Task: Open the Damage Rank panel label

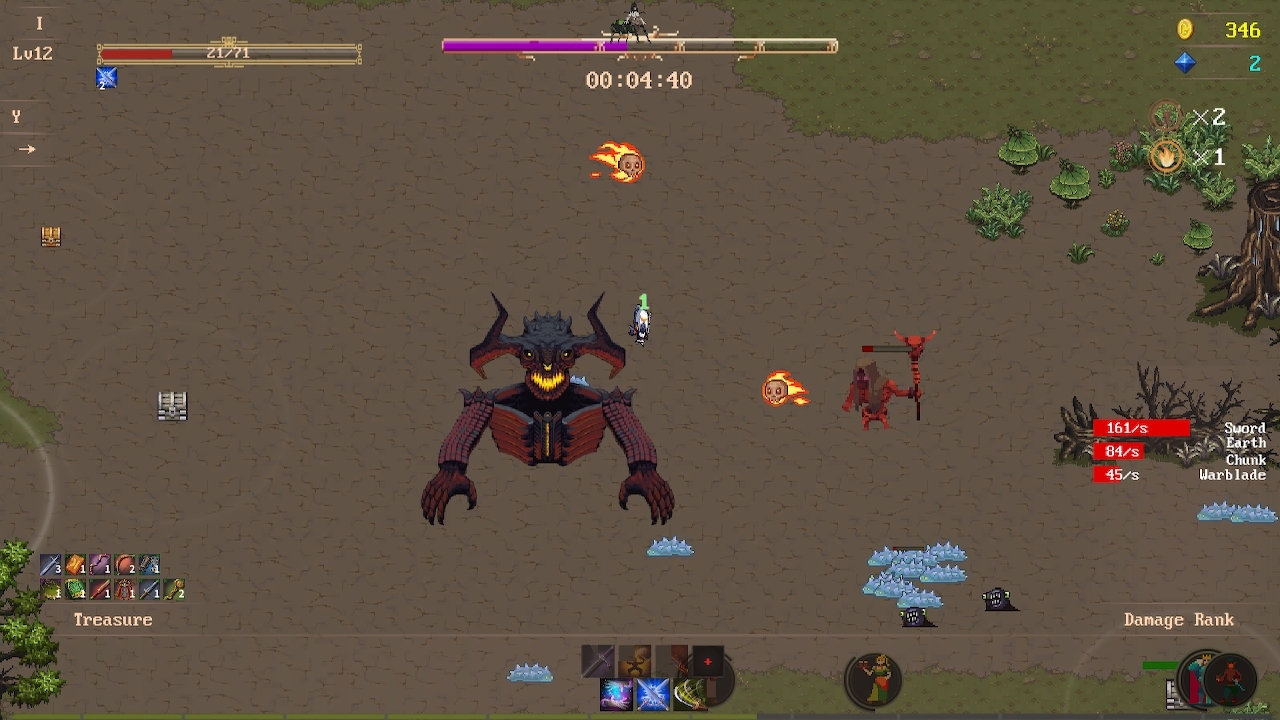Action: point(1180,620)
